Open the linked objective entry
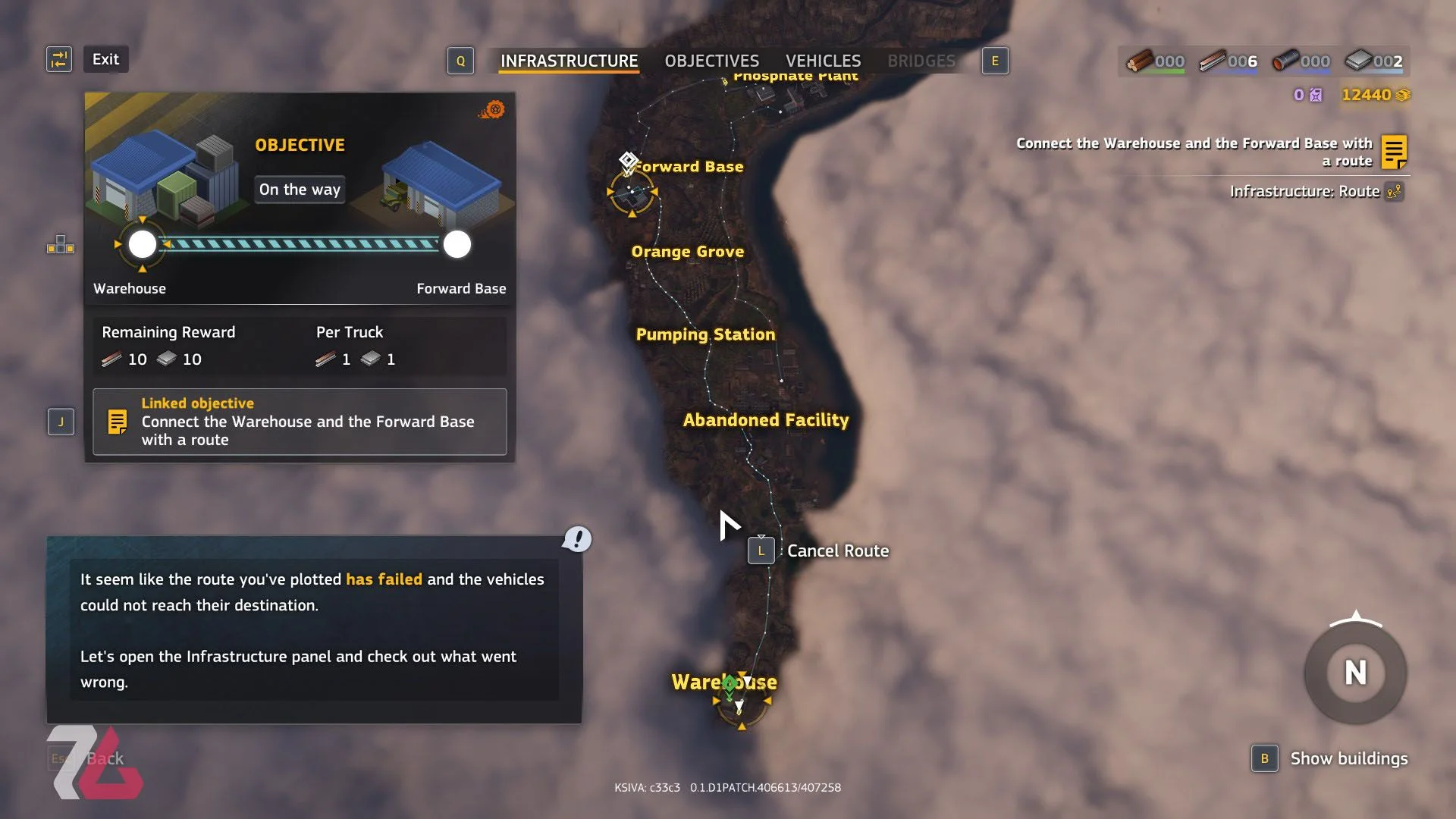Viewport: 1456px width, 819px height. pyautogui.click(x=300, y=422)
